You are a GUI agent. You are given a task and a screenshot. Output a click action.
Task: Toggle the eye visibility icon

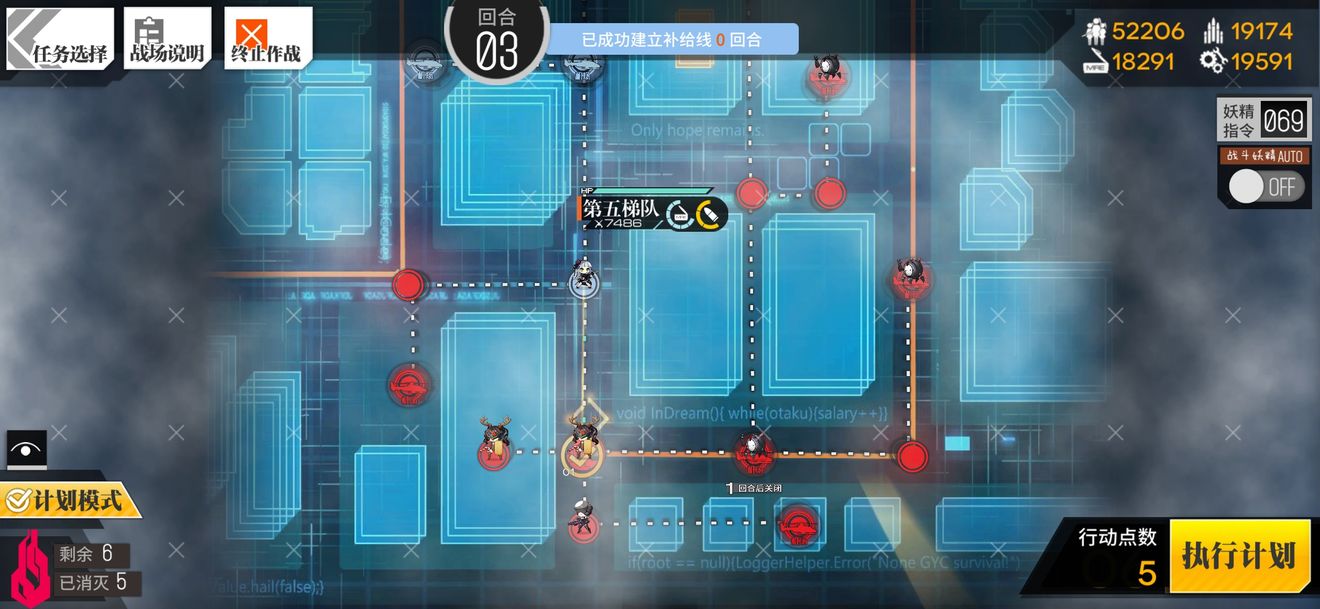coord(26,449)
